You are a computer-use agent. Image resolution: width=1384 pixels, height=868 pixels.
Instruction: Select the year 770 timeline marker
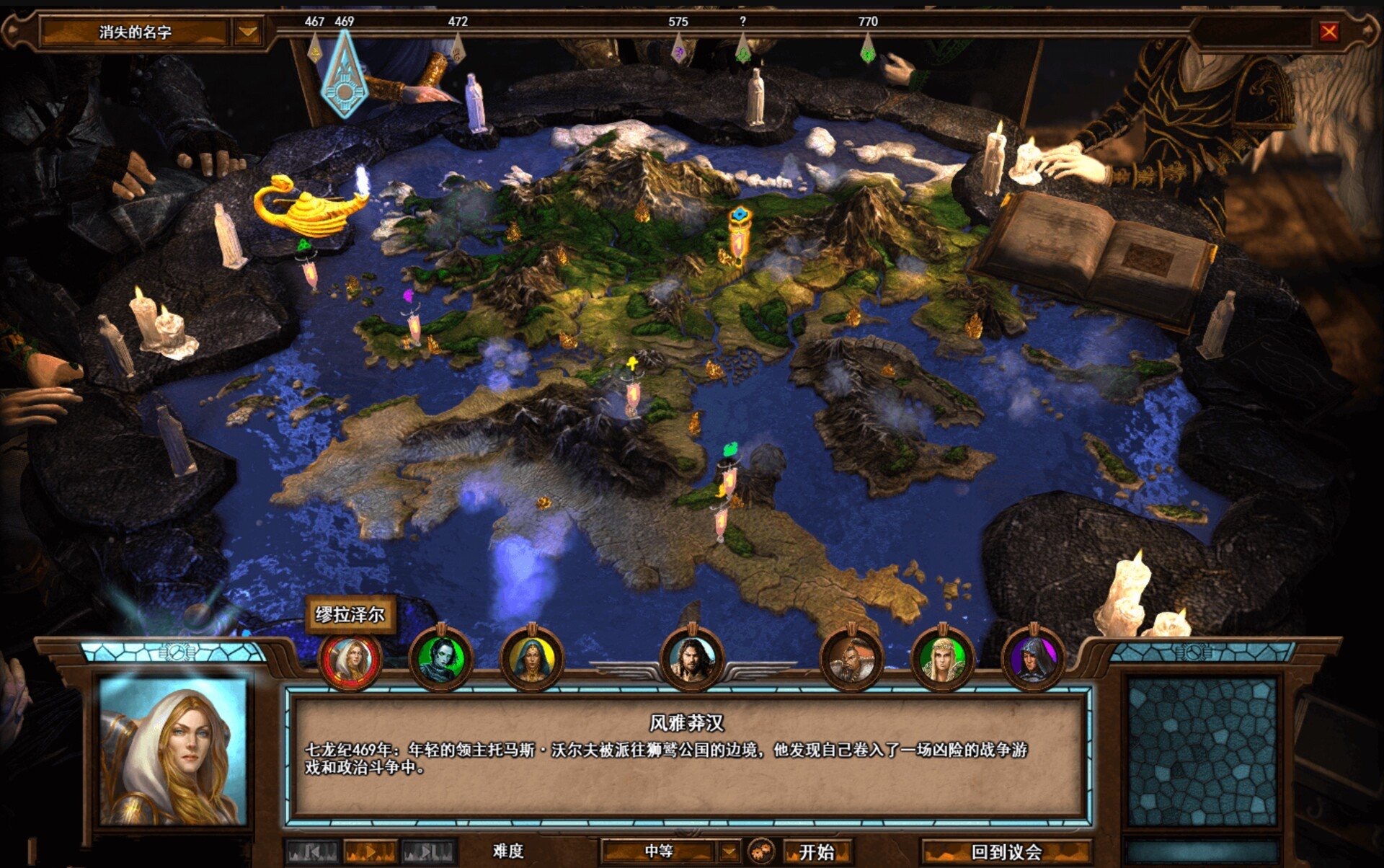tap(868, 49)
